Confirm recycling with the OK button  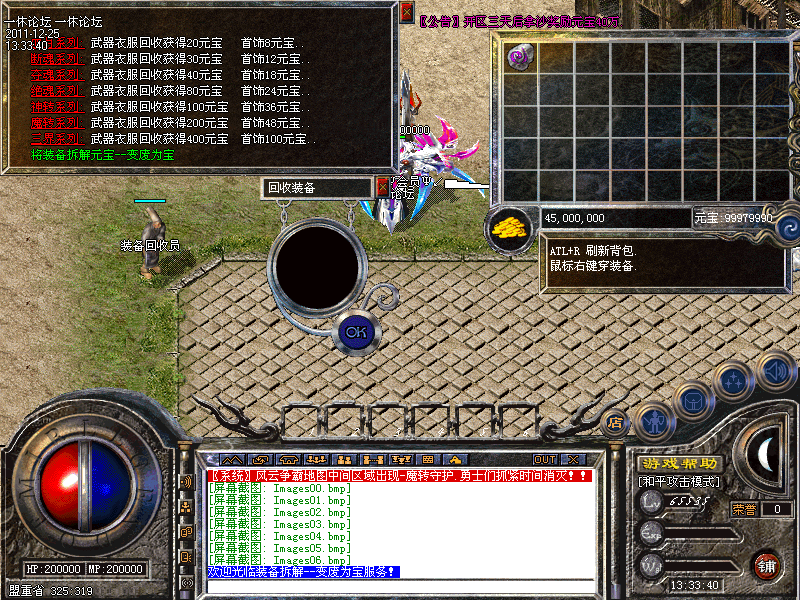(x=354, y=331)
